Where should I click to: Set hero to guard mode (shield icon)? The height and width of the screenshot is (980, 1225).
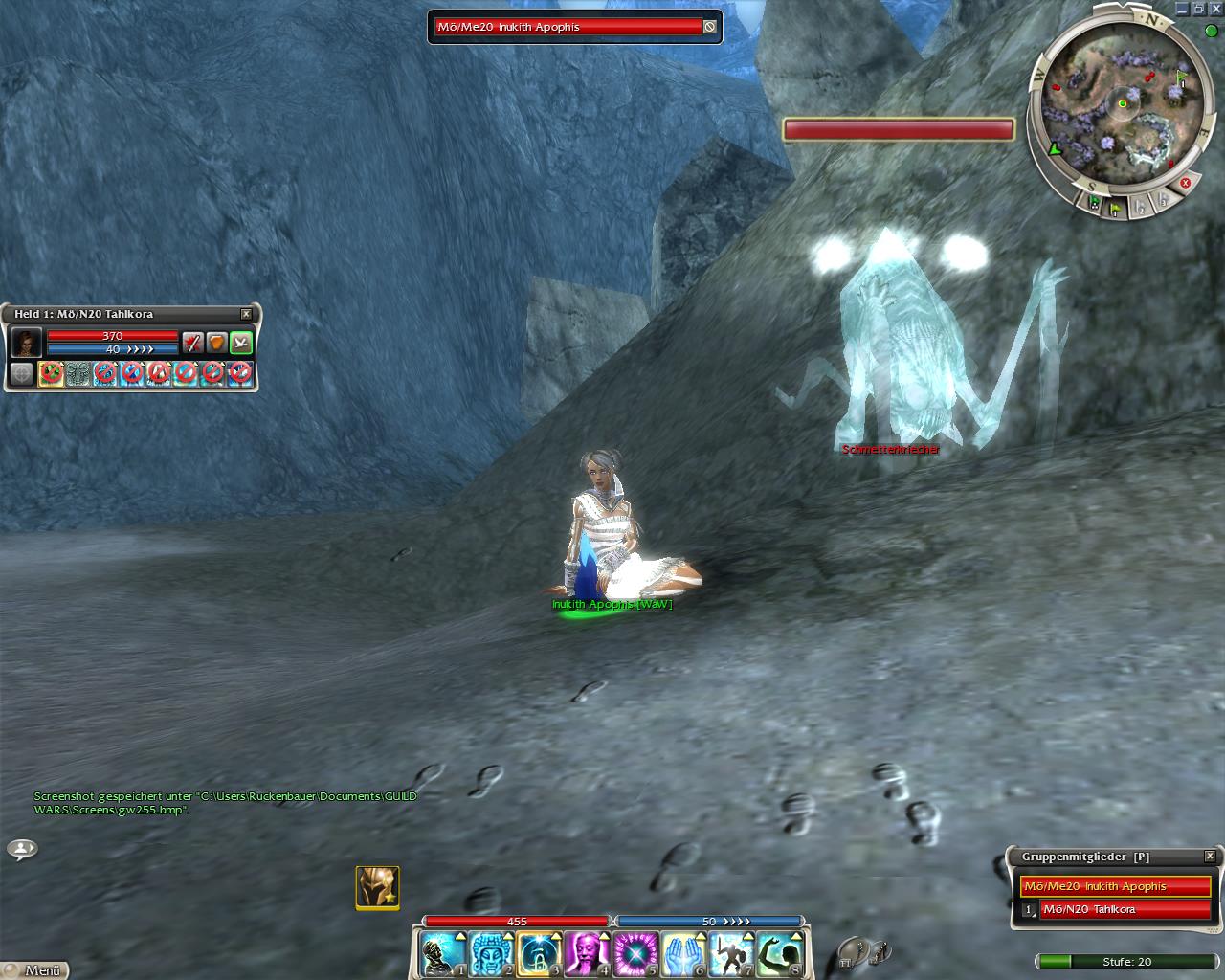(x=217, y=342)
